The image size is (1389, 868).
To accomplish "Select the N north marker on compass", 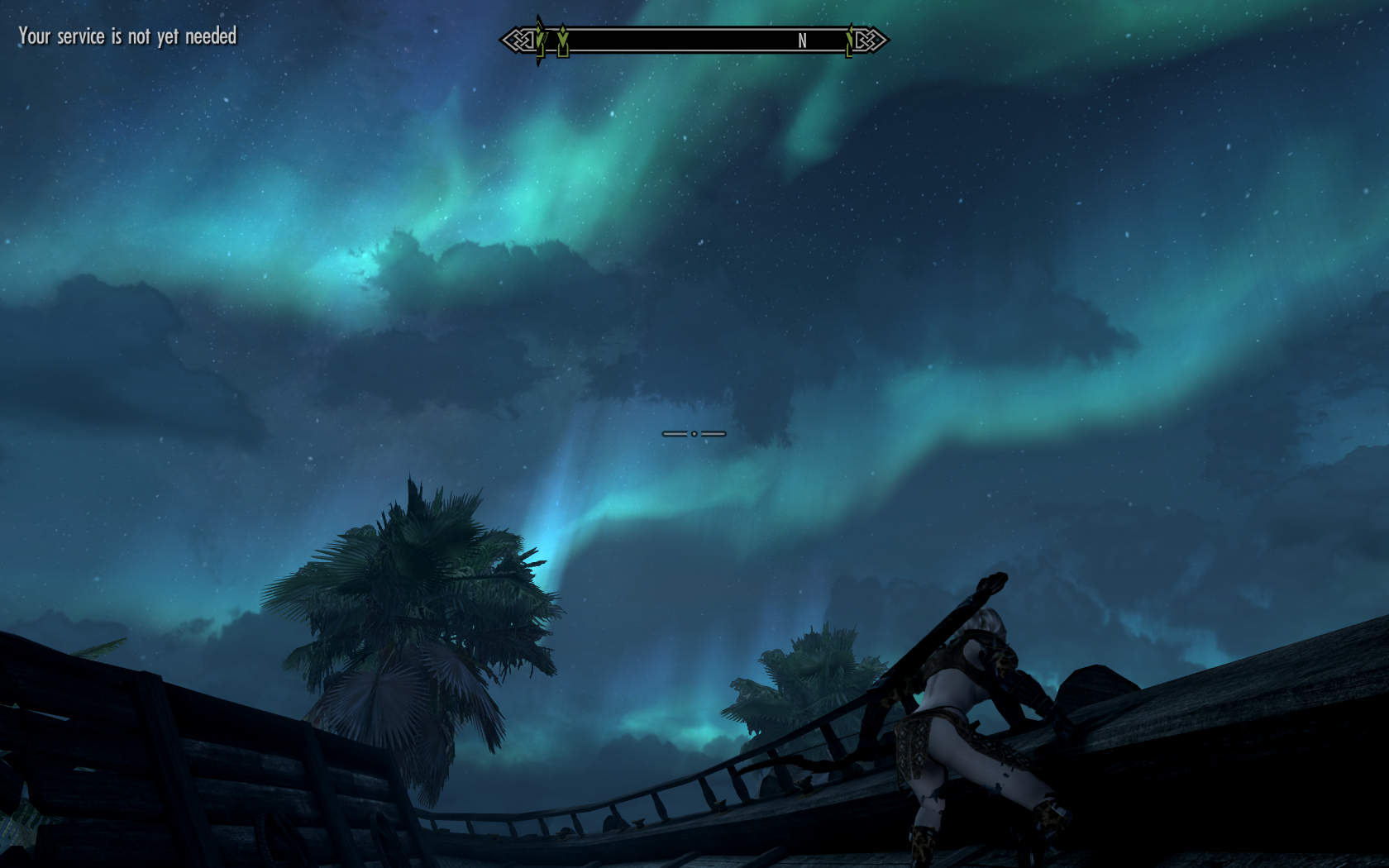I will tap(802, 41).
